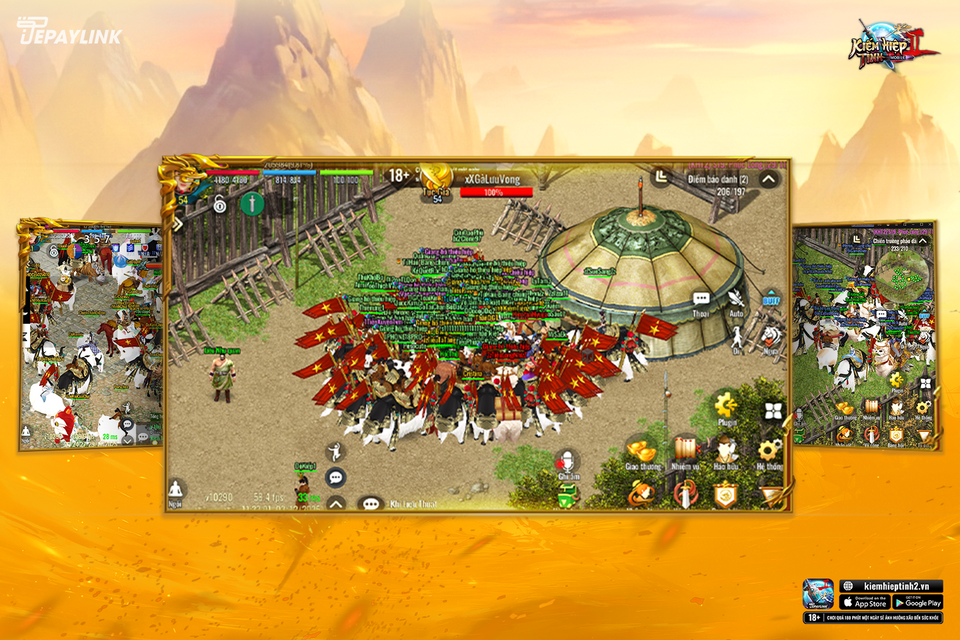Open the App Store download badge
960x640 pixels.
point(863,602)
